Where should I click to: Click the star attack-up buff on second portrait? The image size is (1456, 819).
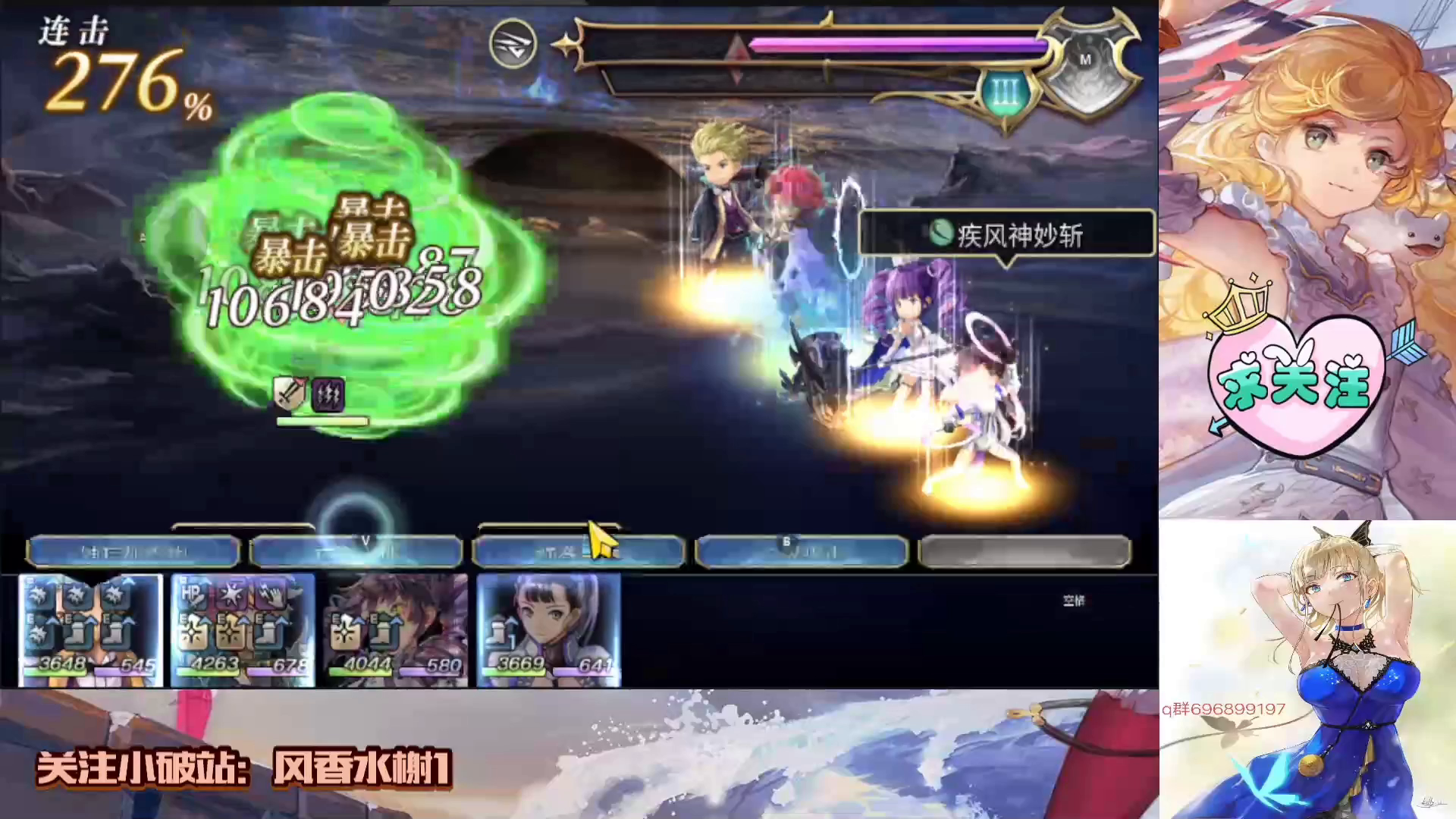coord(232,596)
